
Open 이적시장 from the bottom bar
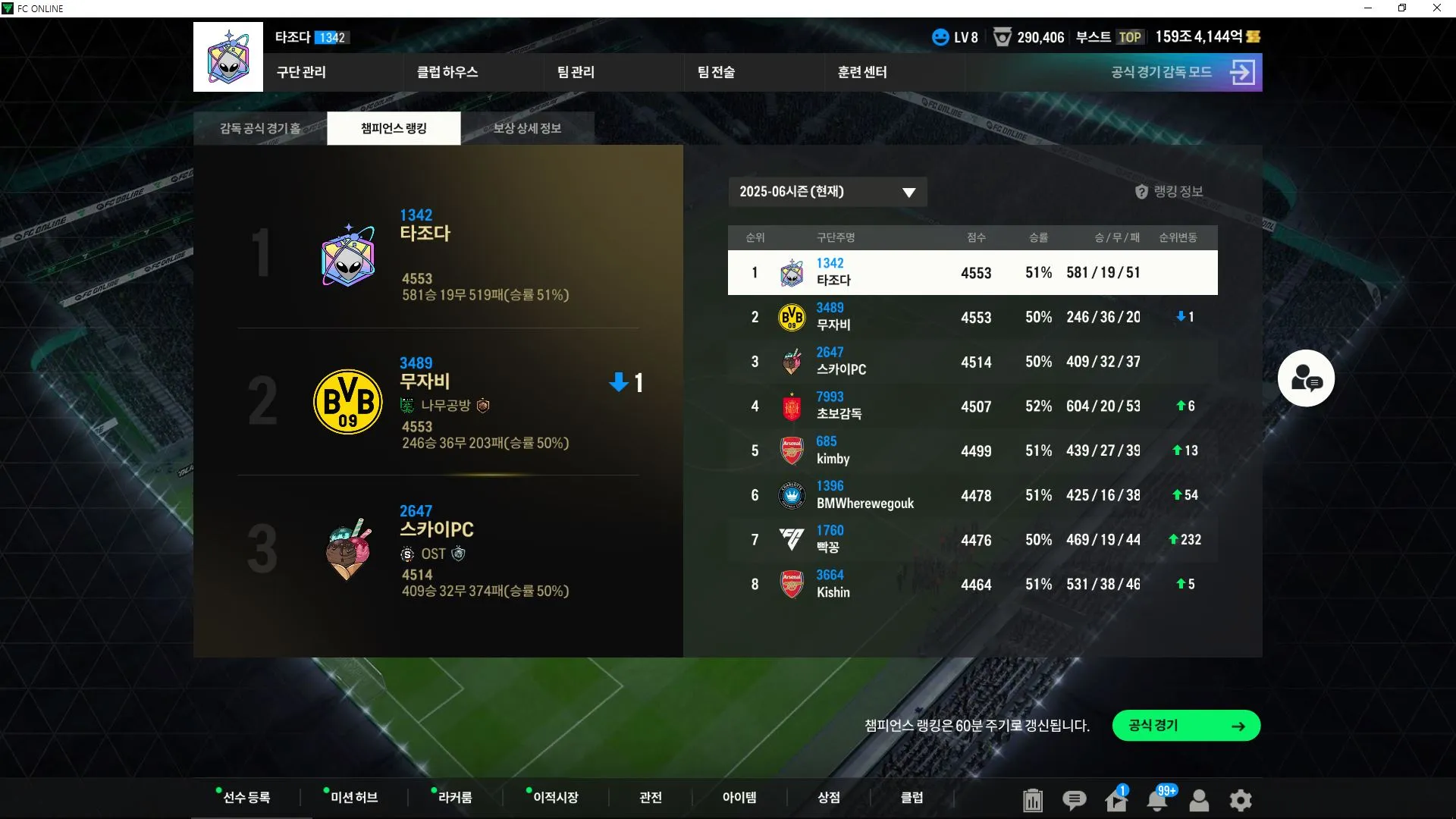tap(555, 798)
